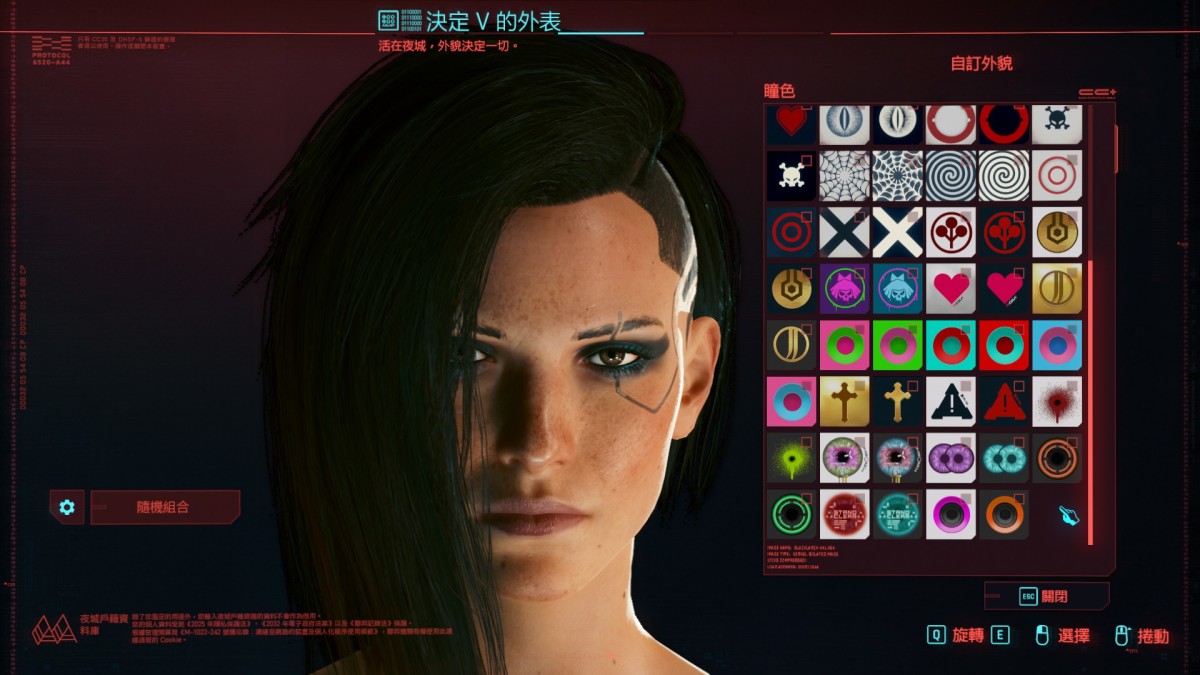Select the skull on black eye swatch
This screenshot has width=1200, height=675.
792,176
